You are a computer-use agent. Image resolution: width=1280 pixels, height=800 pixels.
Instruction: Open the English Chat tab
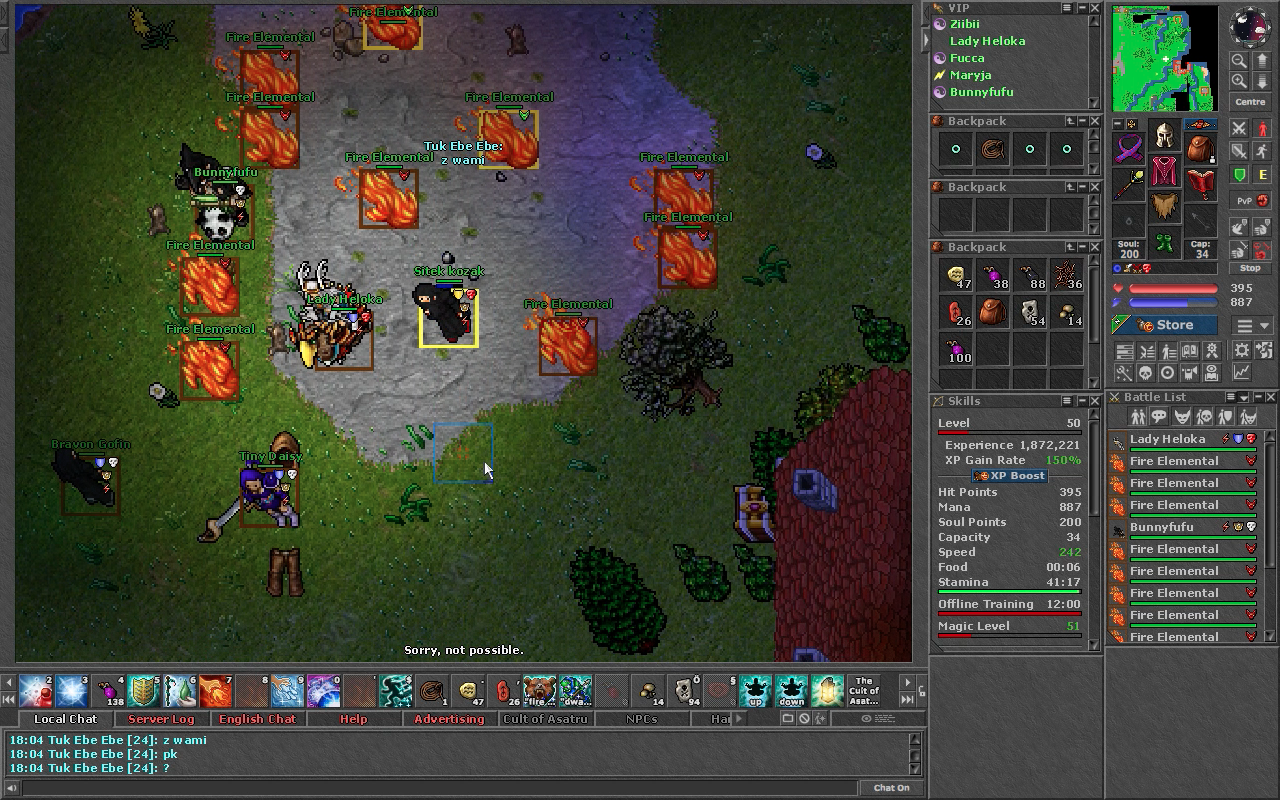pyautogui.click(x=258, y=719)
